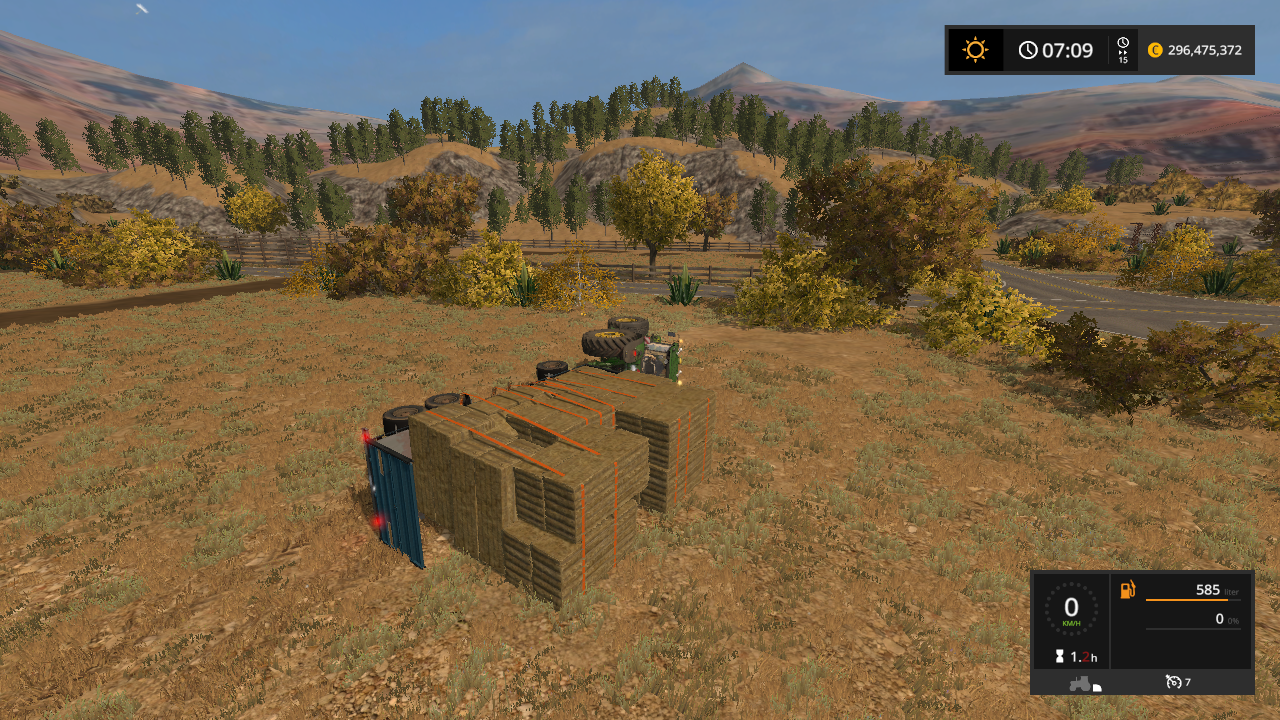Click the hourglass operating hours icon

click(1060, 655)
